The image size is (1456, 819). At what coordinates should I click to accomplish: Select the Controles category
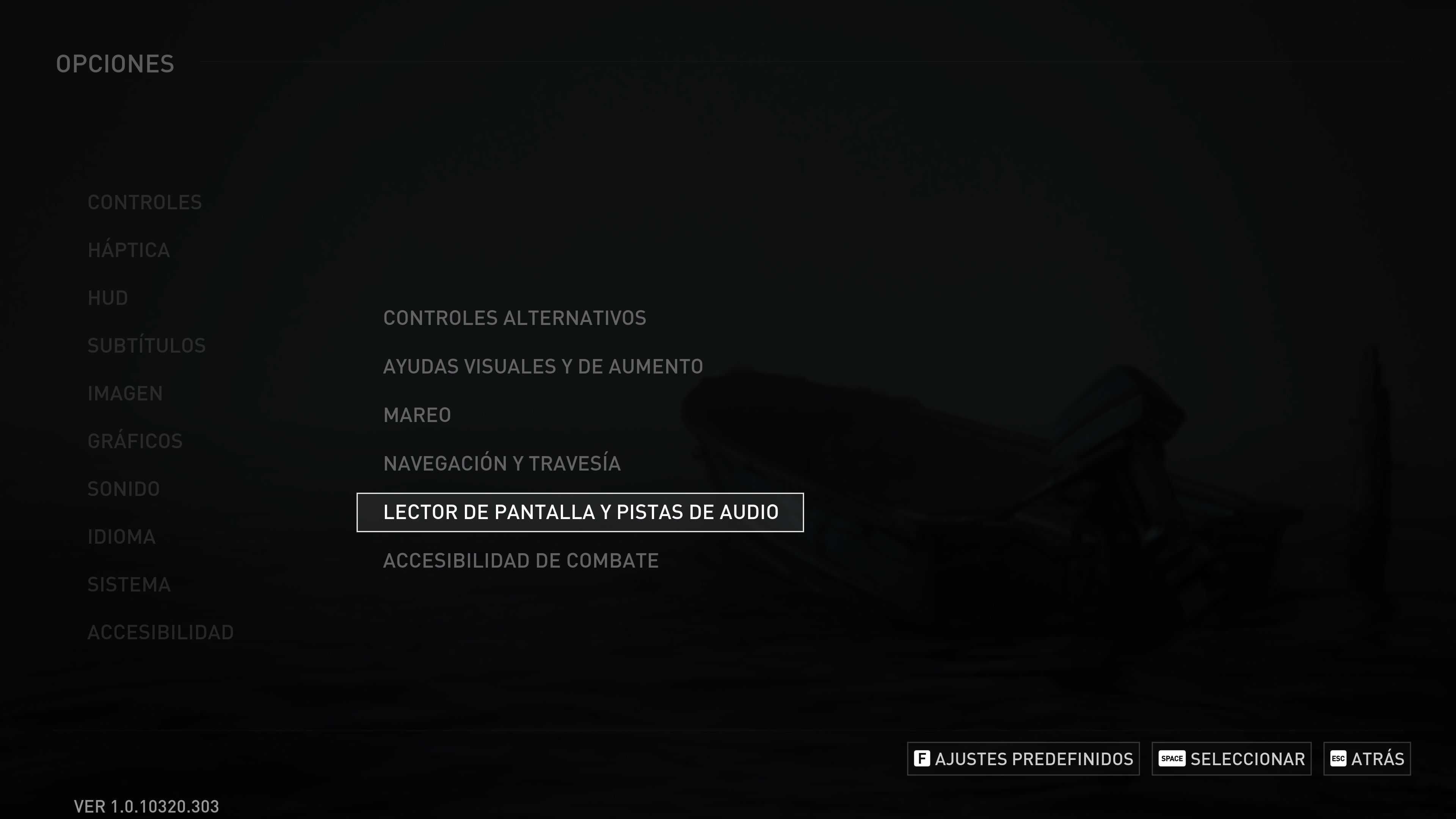(145, 202)
